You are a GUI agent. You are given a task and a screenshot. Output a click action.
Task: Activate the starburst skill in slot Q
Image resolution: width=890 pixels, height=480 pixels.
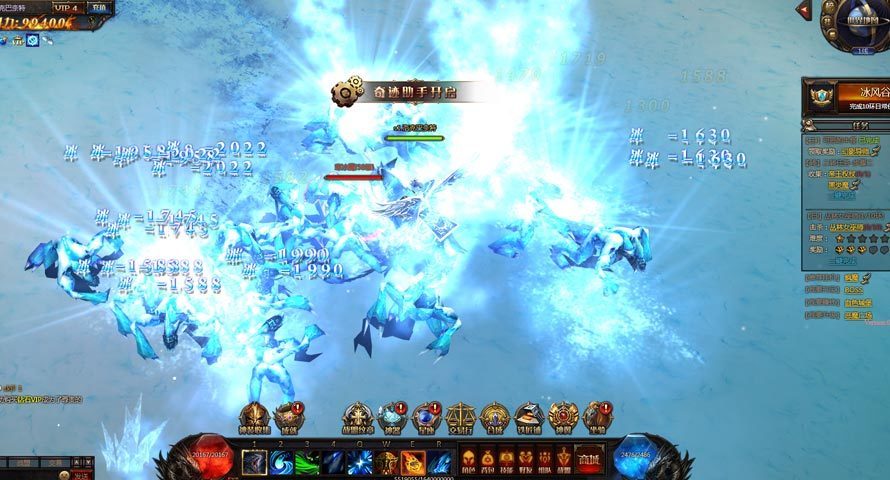[x=360, y=462]
